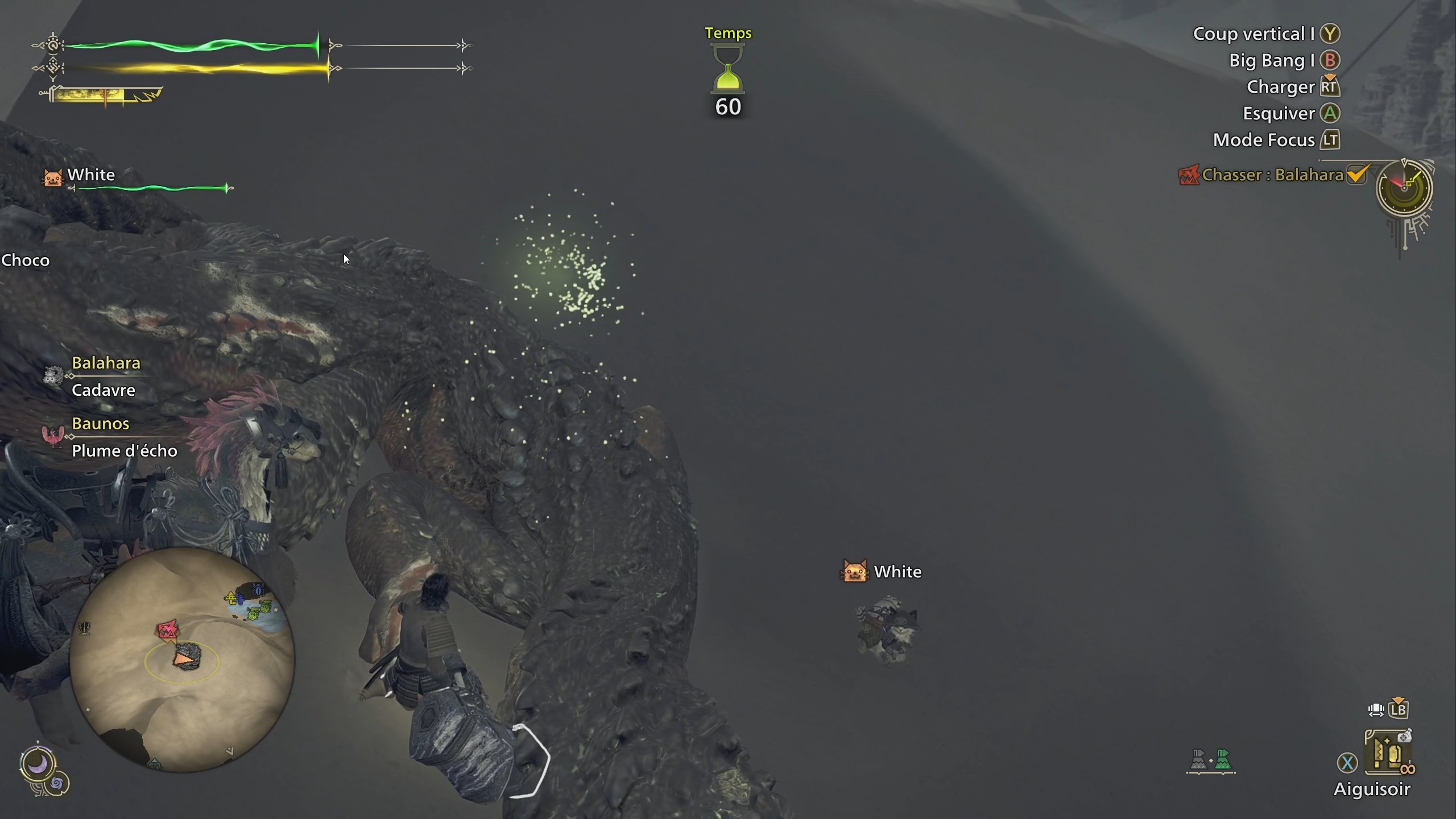This screenshot has height=819, width=1456.
Task: Click the red hunt icon before Chasser : Balahara
Action: [x=1189, y=175]
